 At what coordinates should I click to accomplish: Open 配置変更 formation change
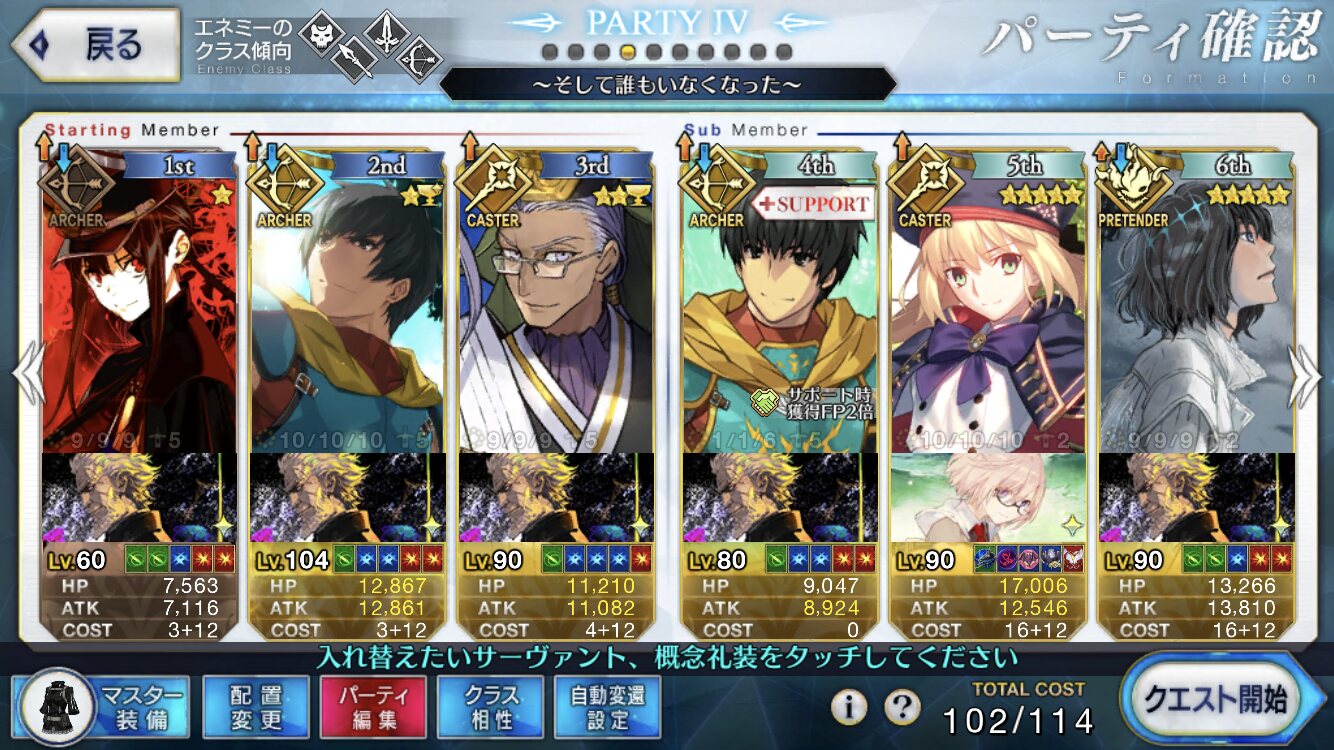(x=255, y=706)
